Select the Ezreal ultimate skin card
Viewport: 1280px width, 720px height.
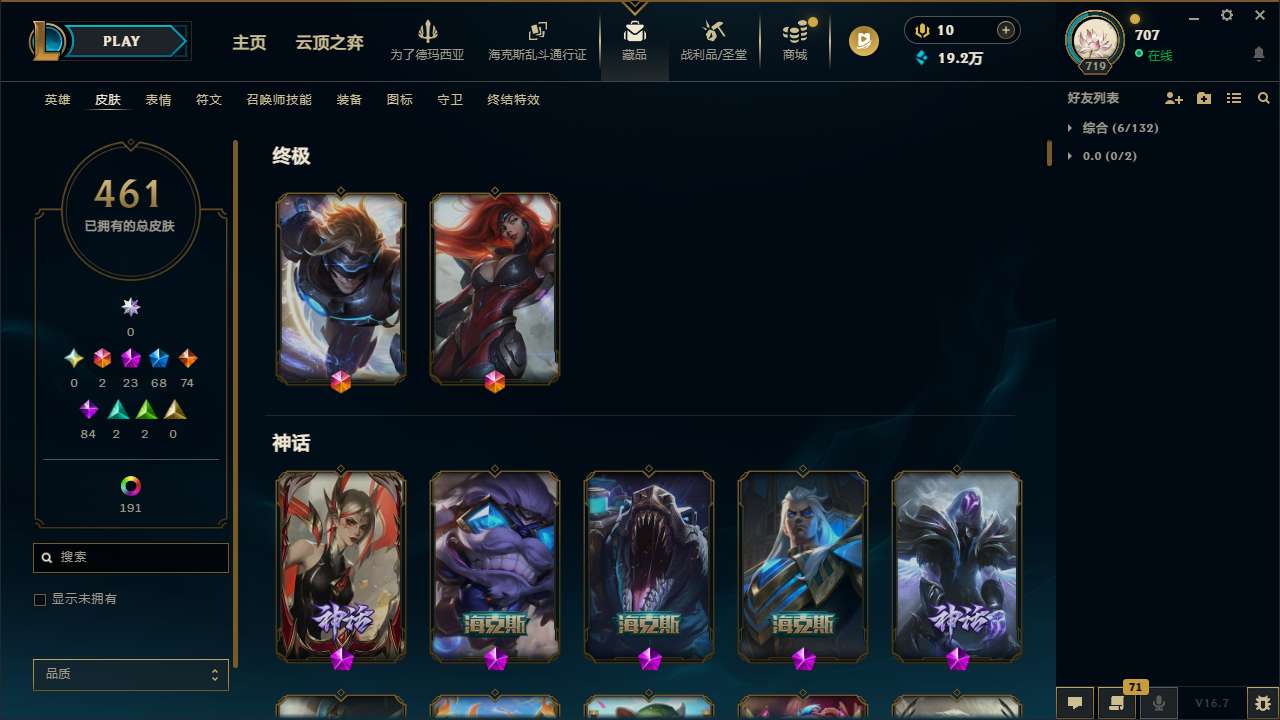pos(340,288)
